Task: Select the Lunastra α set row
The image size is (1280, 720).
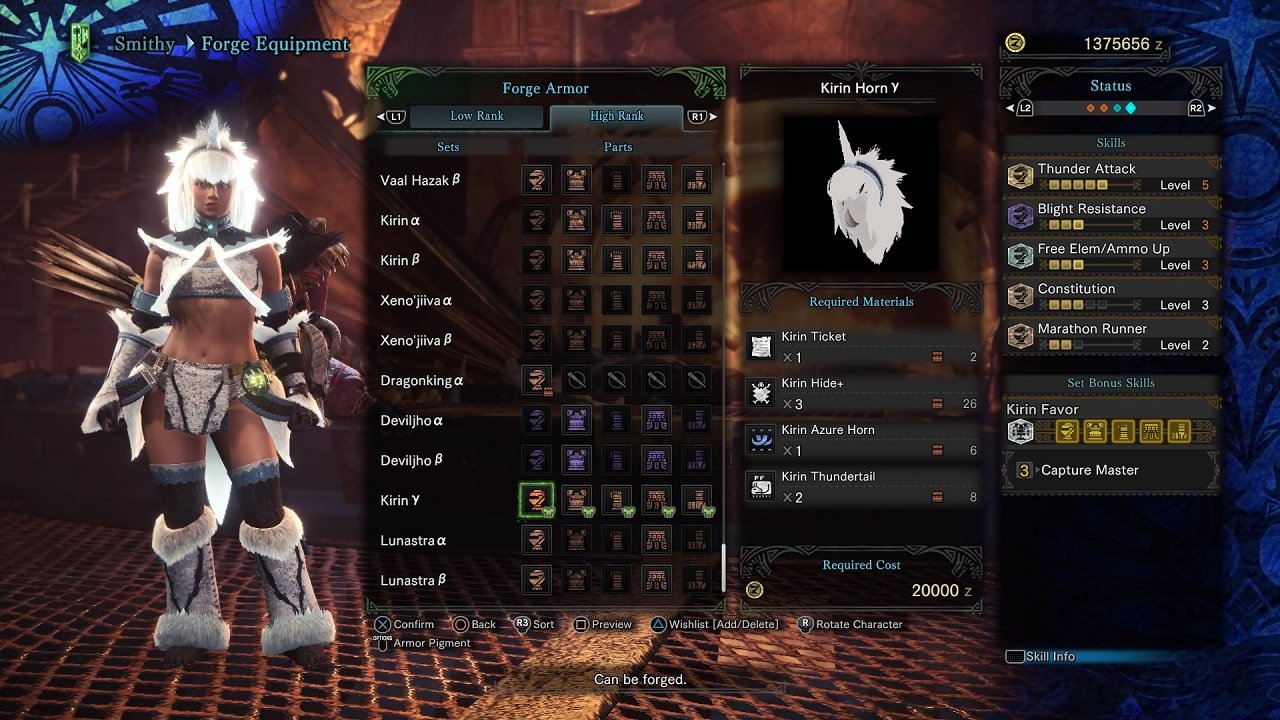Action: (413, 540)
